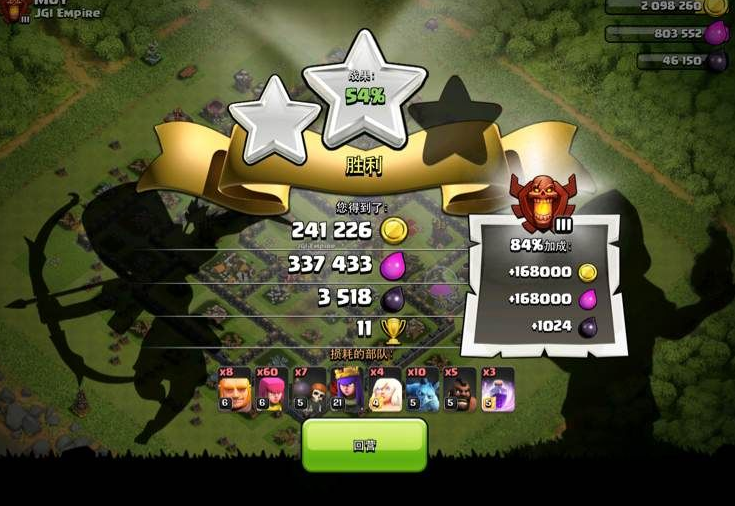Tap the green 回营 return home button
This screenshot has height=506, width=735.
pos(364,445)
